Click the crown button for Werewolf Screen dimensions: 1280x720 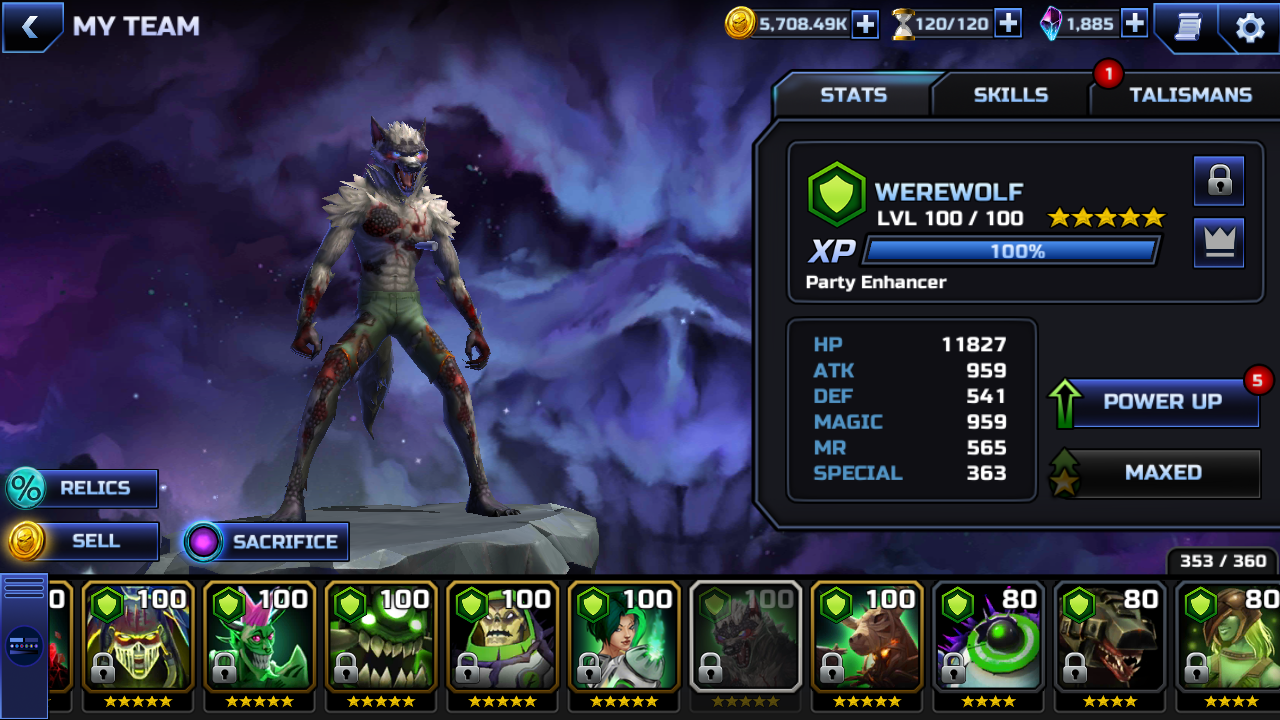click(x=1219, y=243)
